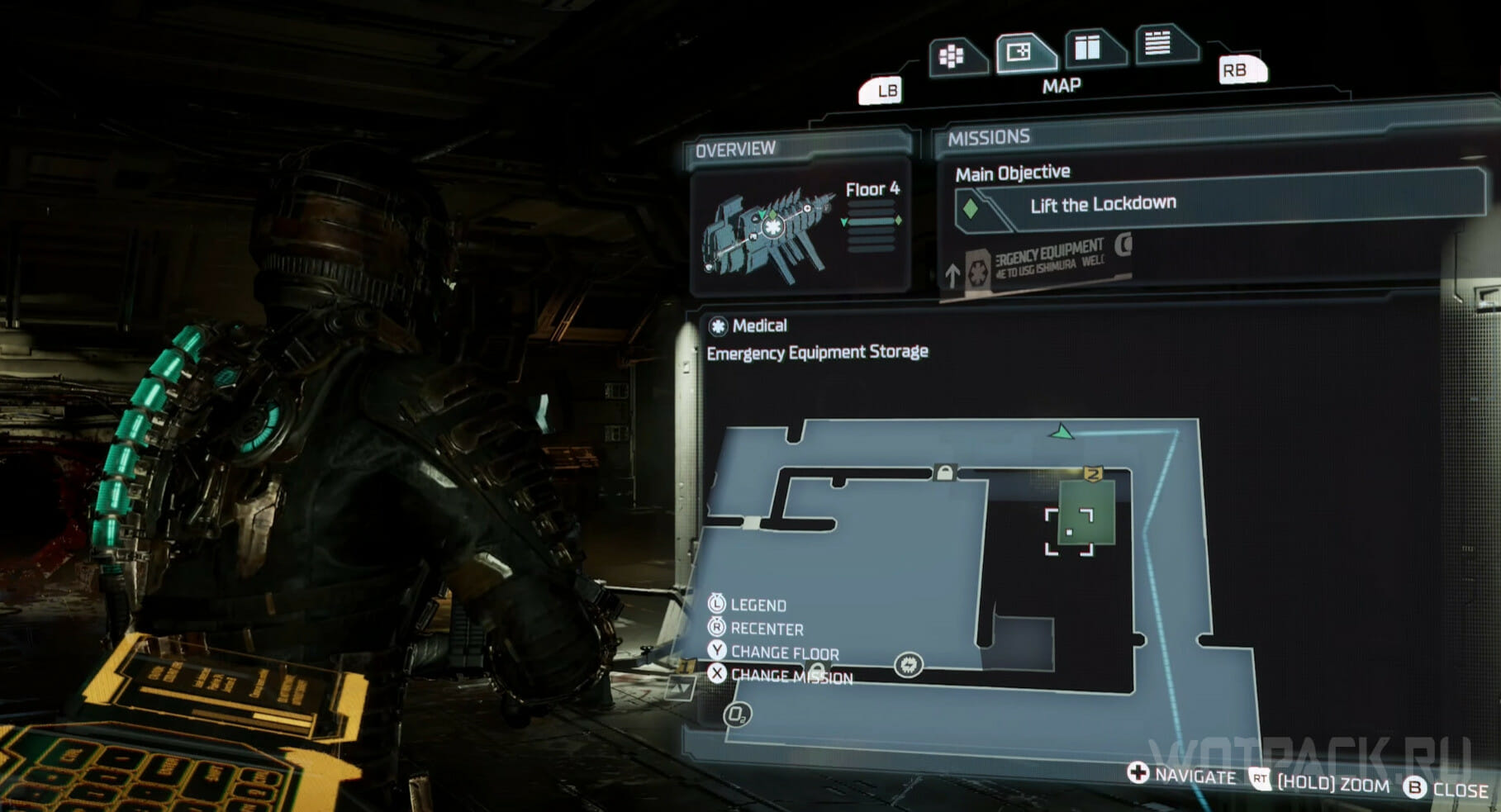Switch to the inventory tab icon
Image resolution: width=1501 pixels, height=812 pixels.
[952, 56]
